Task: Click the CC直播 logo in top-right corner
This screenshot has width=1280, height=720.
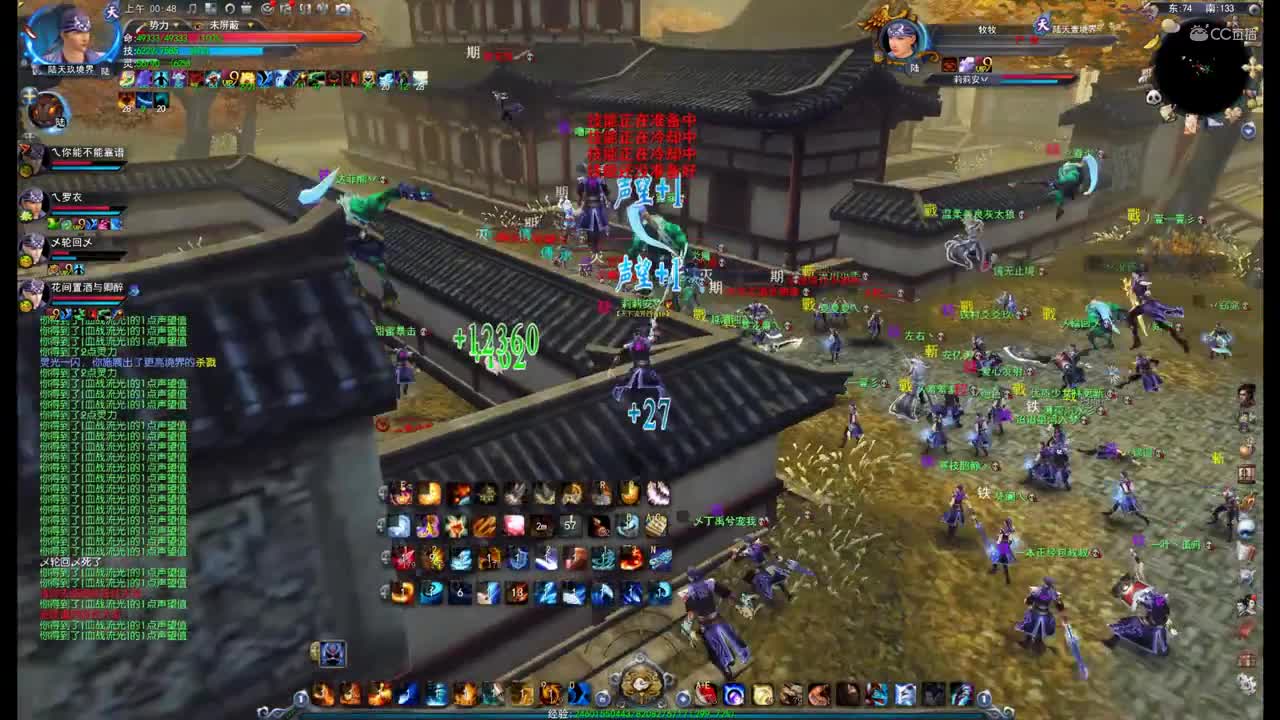Action: coord(1224,35)
